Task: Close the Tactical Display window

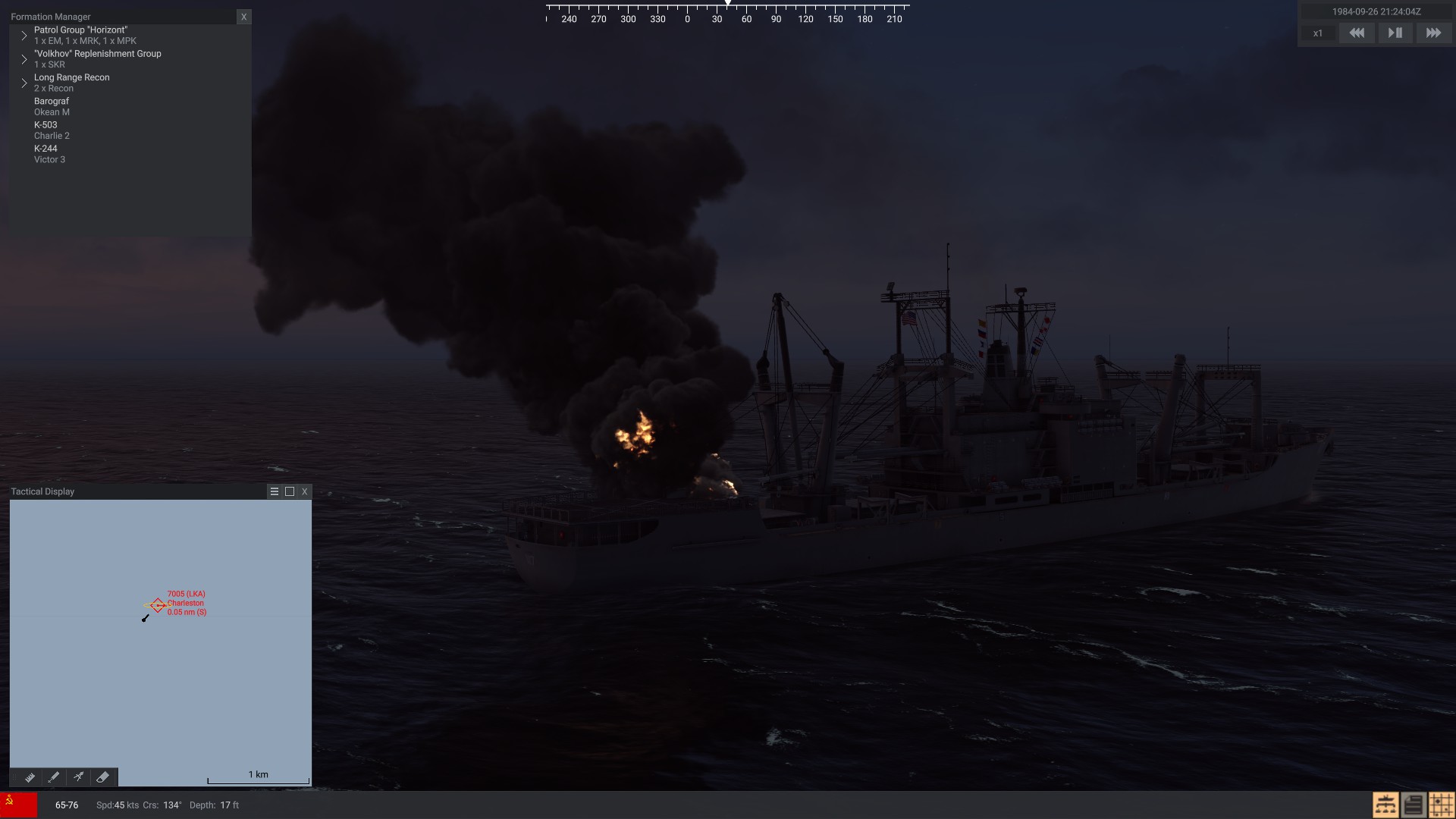Action: 305,491
